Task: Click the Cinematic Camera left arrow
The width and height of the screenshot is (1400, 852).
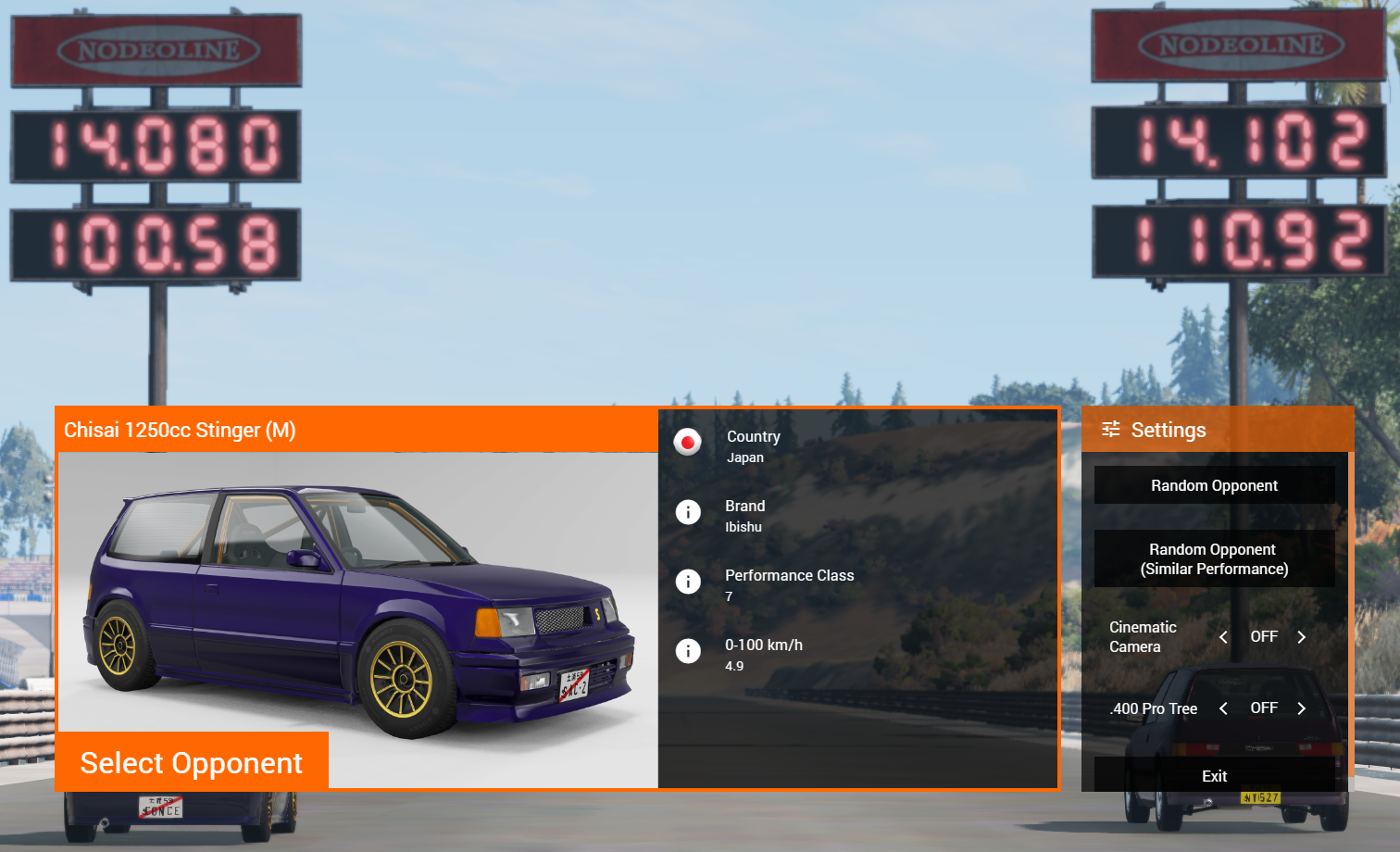Action: 1223,637
